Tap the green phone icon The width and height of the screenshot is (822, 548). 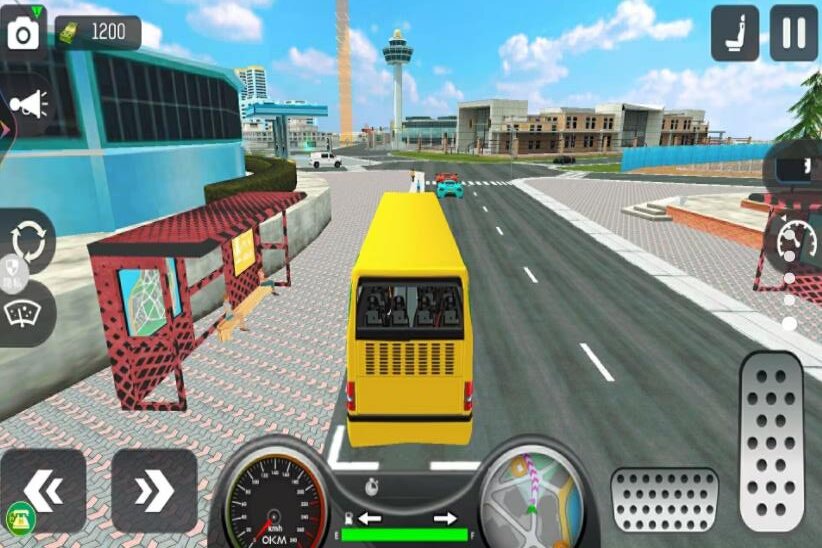point(19,517)
